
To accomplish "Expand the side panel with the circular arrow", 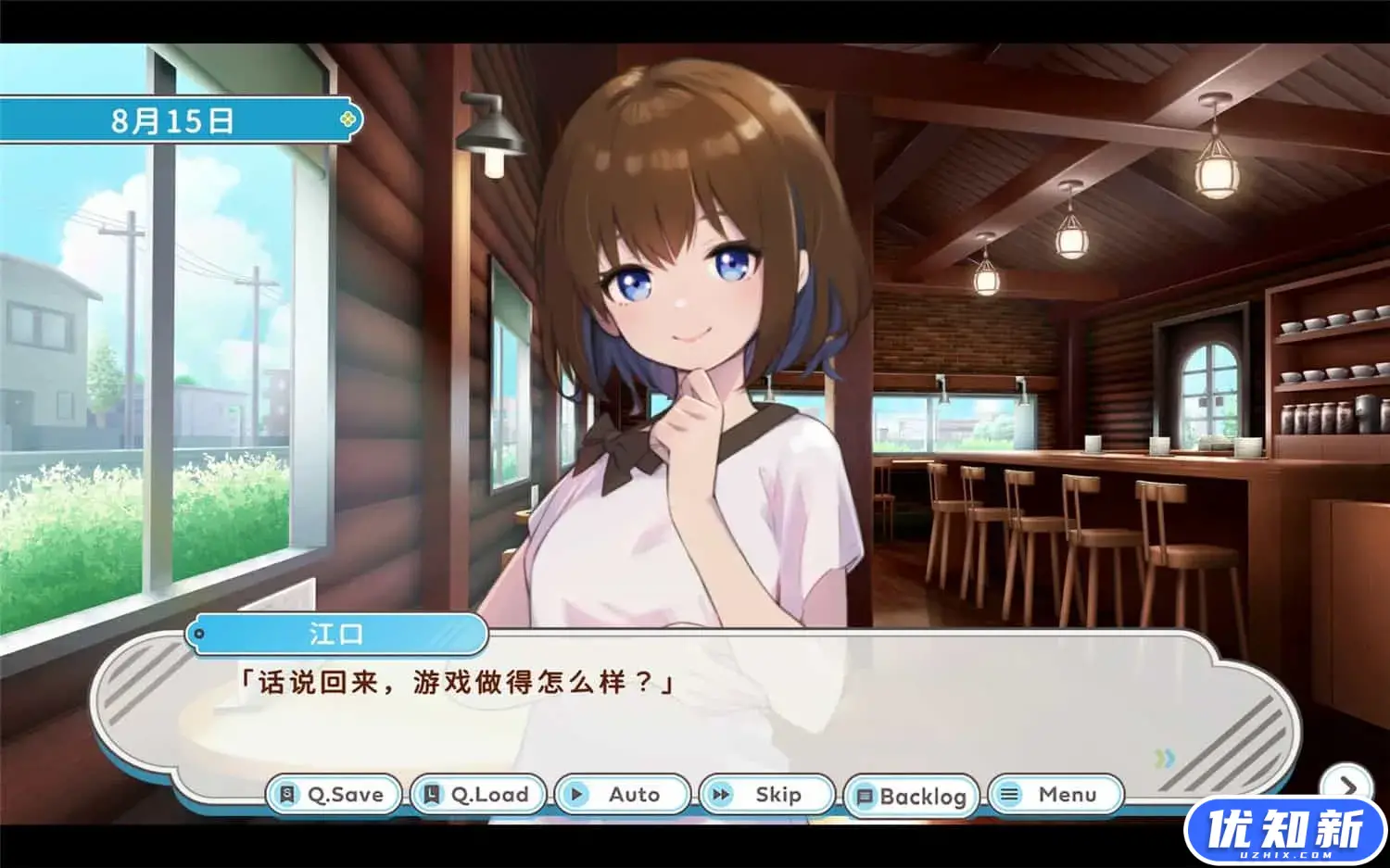I will coord(1350,784).
